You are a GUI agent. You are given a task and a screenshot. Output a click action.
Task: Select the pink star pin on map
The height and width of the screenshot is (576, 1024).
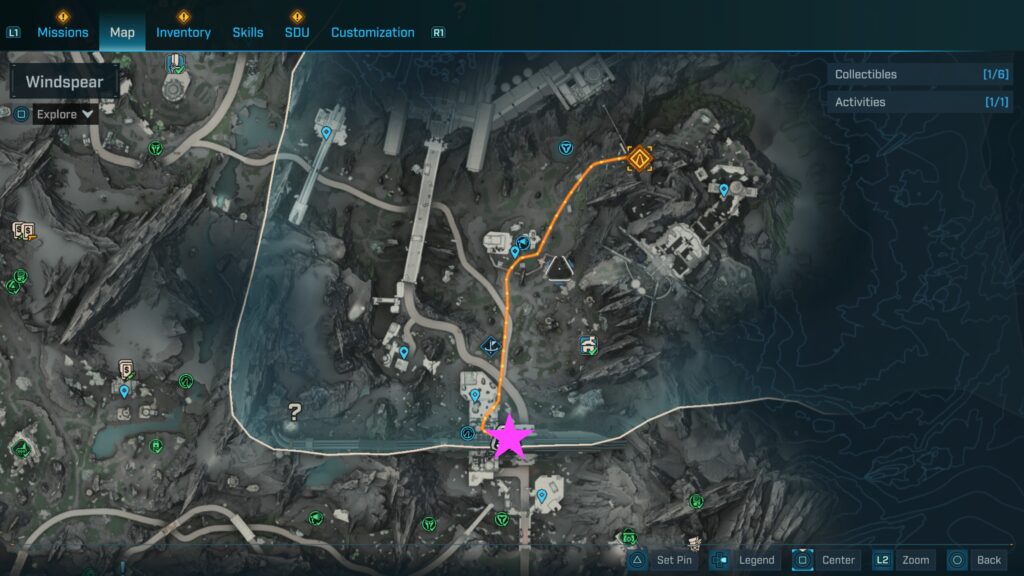tap(510, 436)
